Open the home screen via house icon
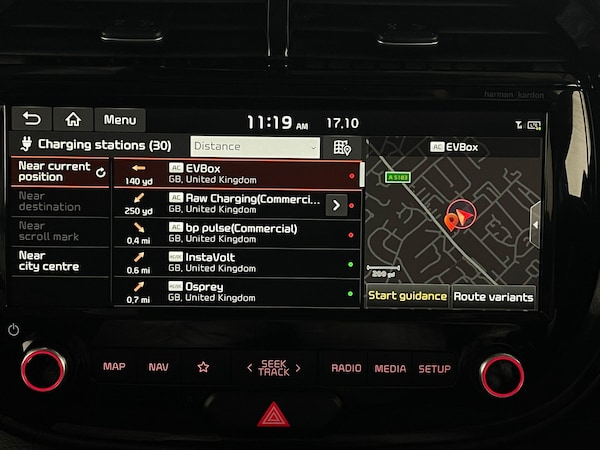 coord(73,120)
